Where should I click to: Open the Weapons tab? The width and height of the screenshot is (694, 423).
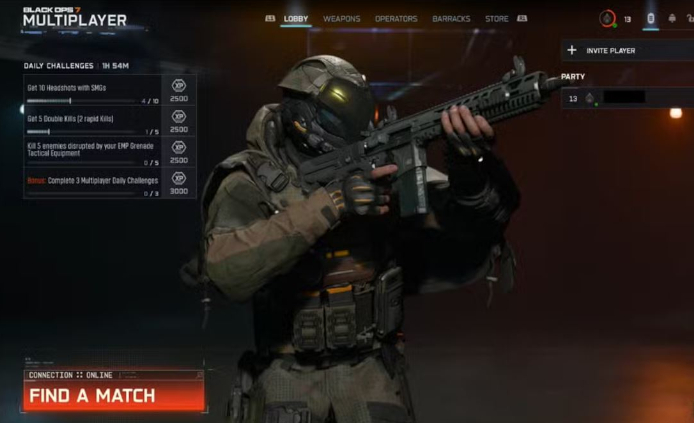pyautogui.click(x=342, y=18)
